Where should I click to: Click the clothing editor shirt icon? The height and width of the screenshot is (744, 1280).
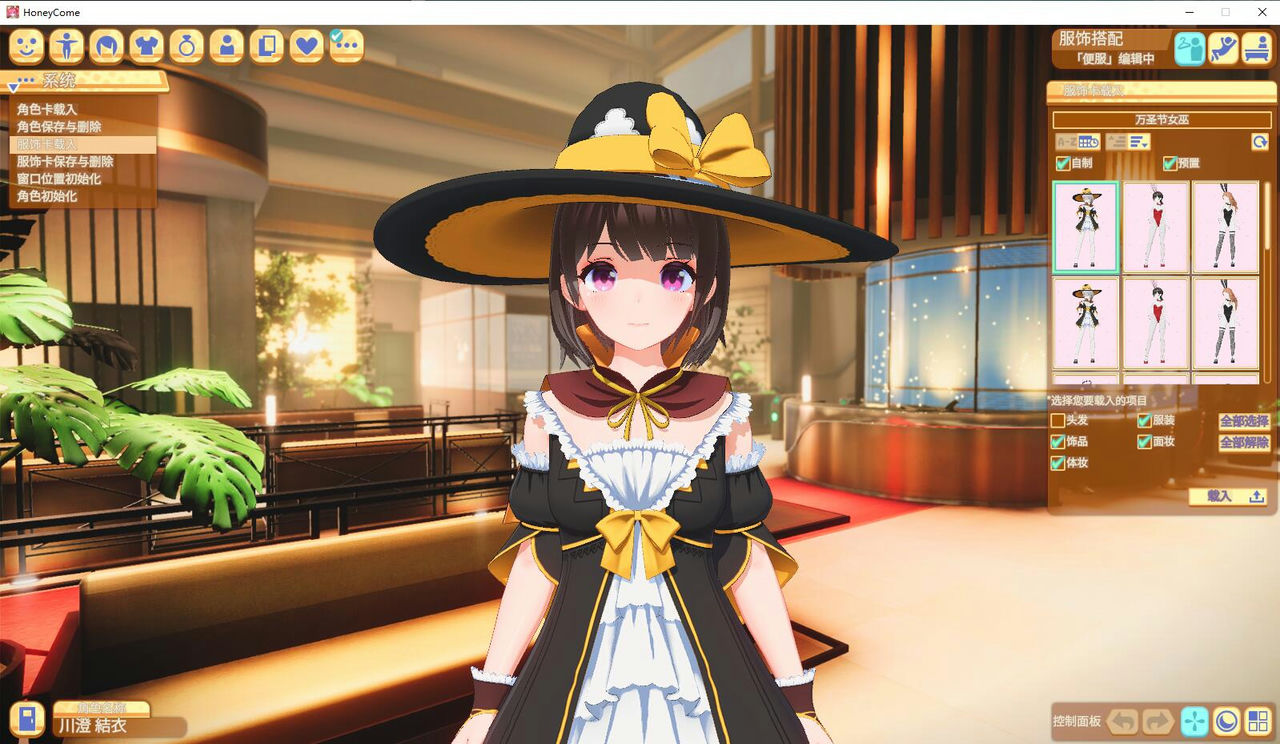coord(146,46)
